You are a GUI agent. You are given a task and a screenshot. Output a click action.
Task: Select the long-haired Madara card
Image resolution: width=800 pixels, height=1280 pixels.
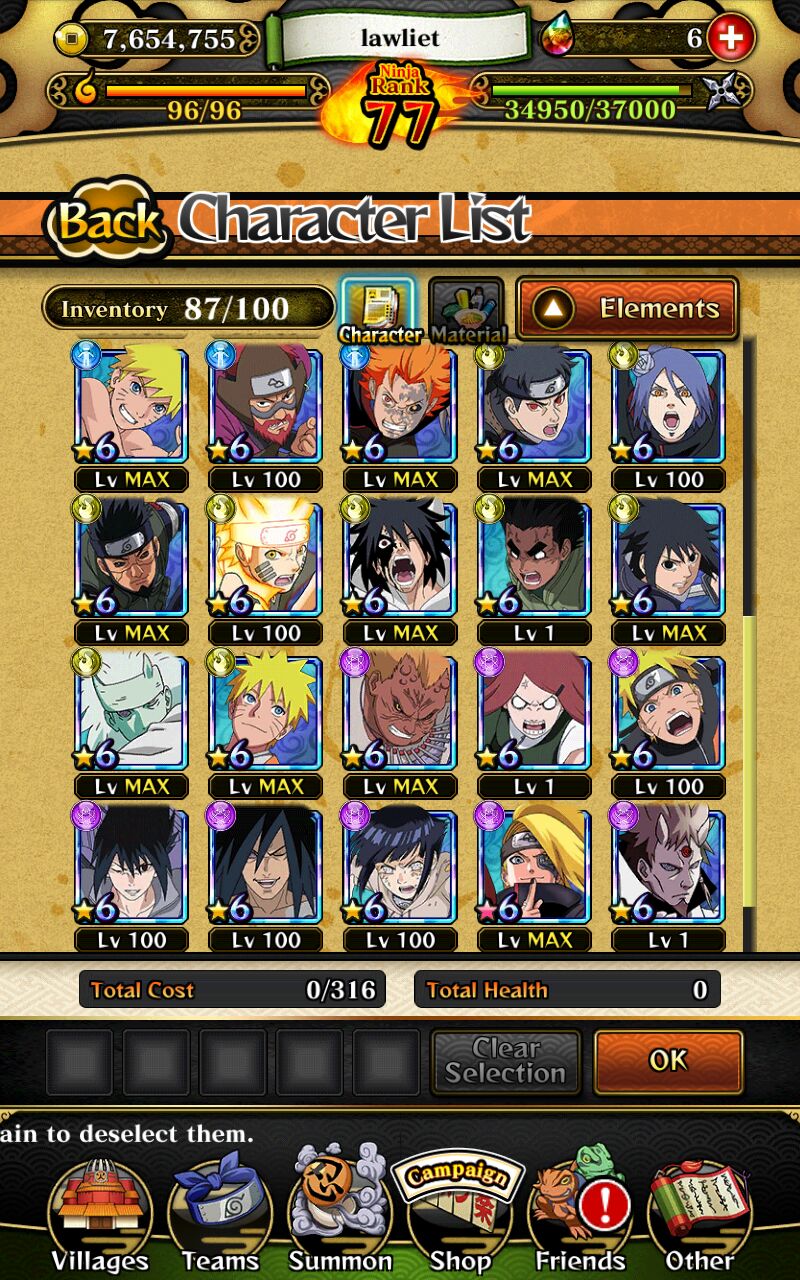click(265, 867)
